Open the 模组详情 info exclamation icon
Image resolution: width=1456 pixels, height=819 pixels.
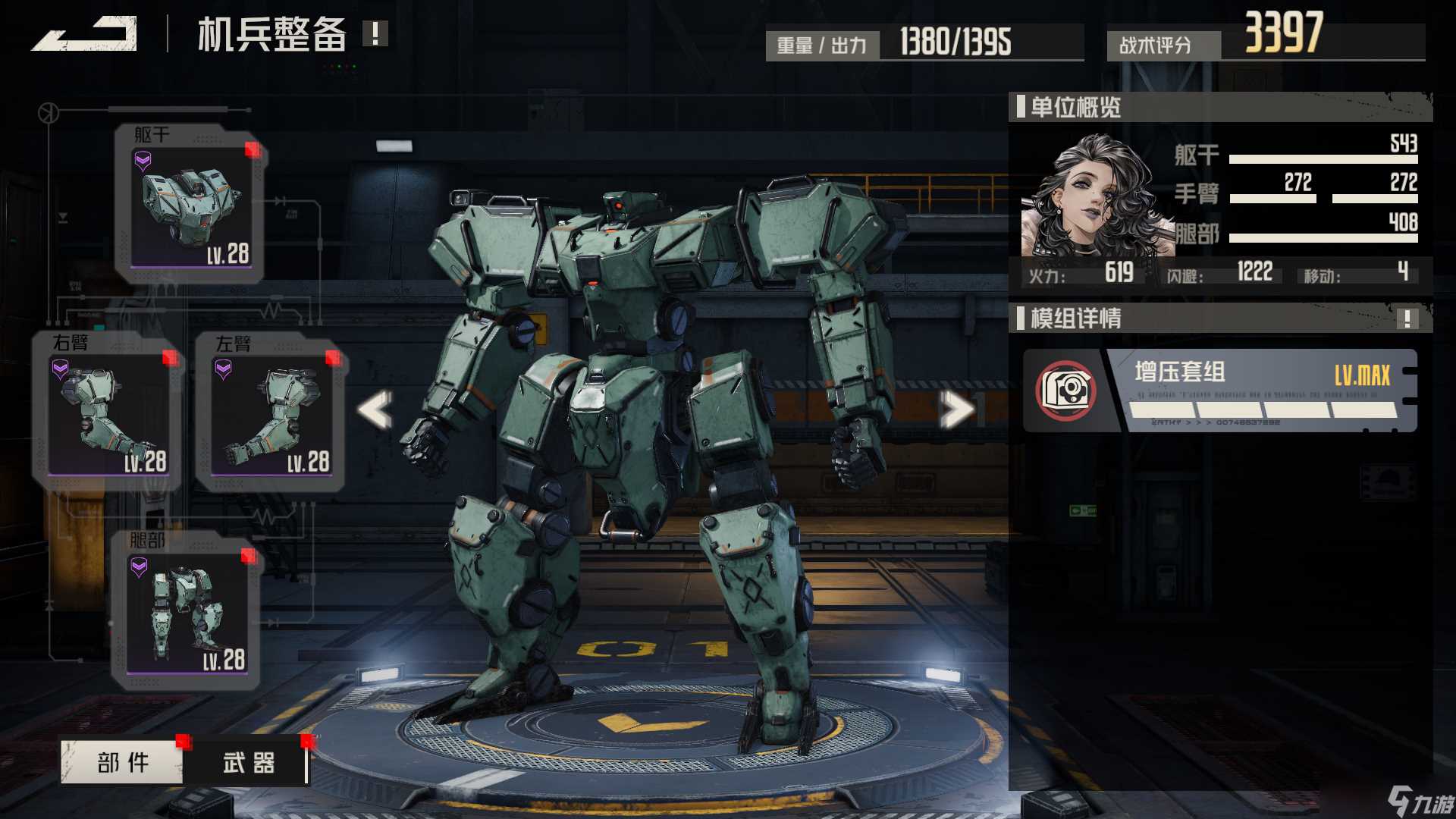coord(1407,318)
